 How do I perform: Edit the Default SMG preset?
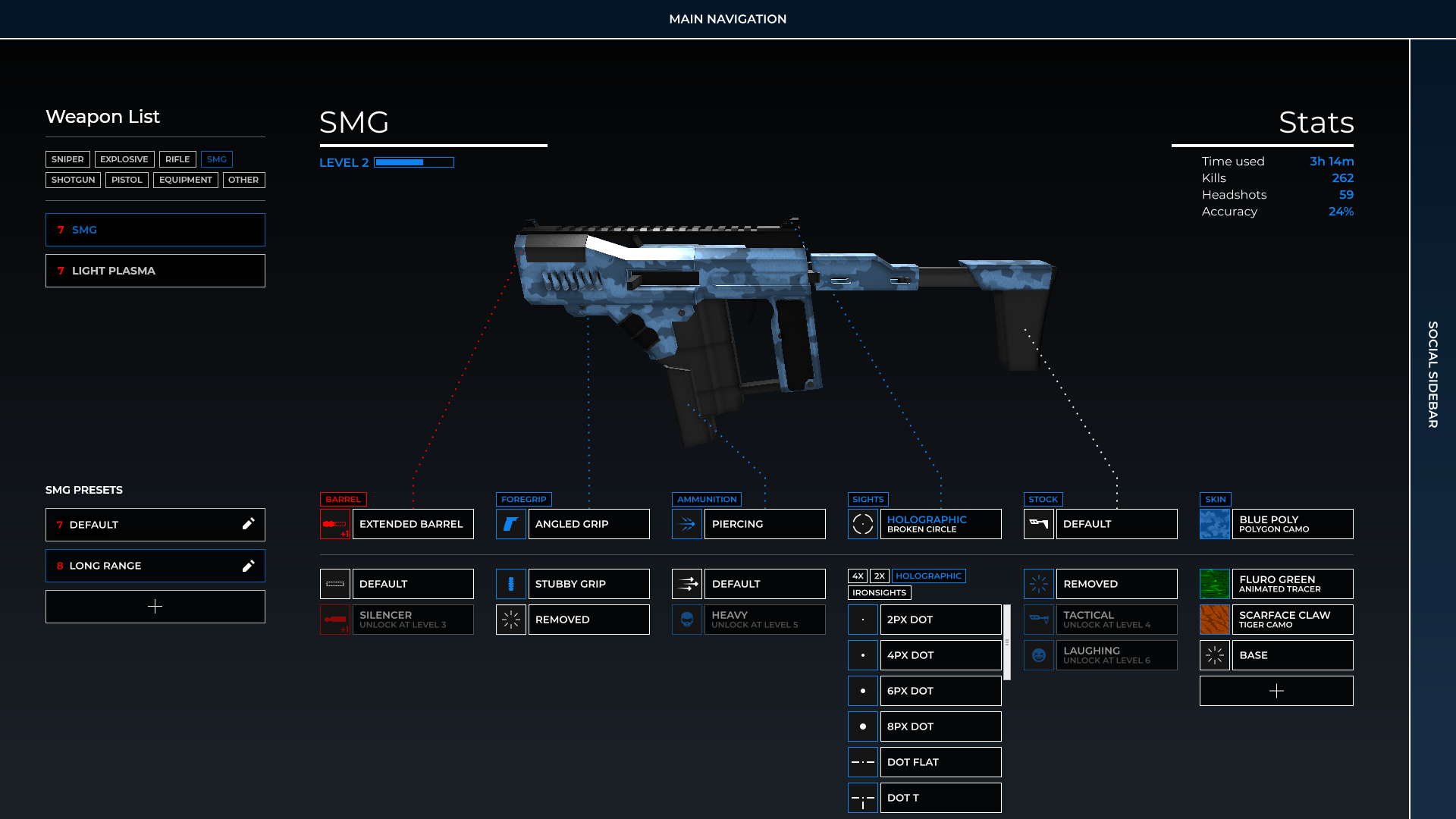coord(248,524)
